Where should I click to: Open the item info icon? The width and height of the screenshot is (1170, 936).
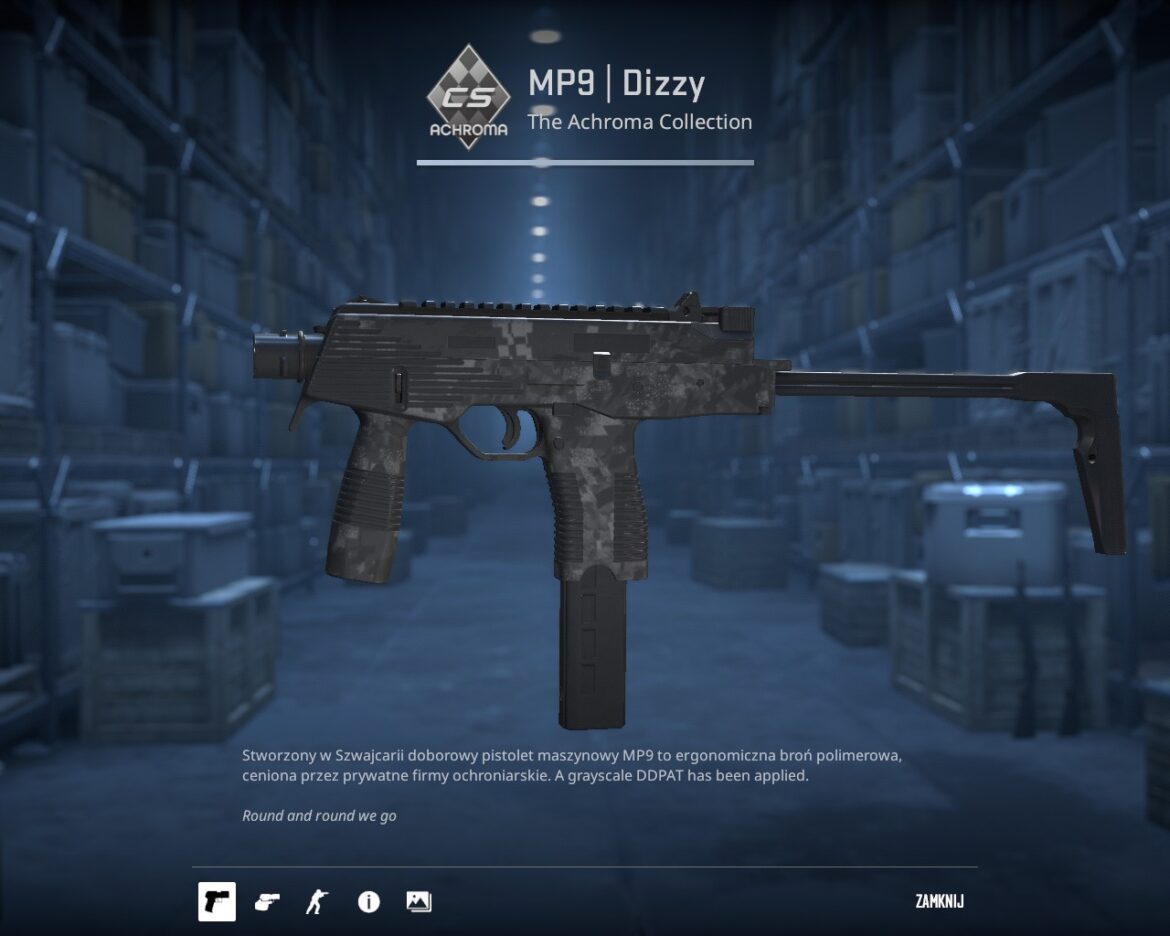pyautogui.click(x=369, y=902)
